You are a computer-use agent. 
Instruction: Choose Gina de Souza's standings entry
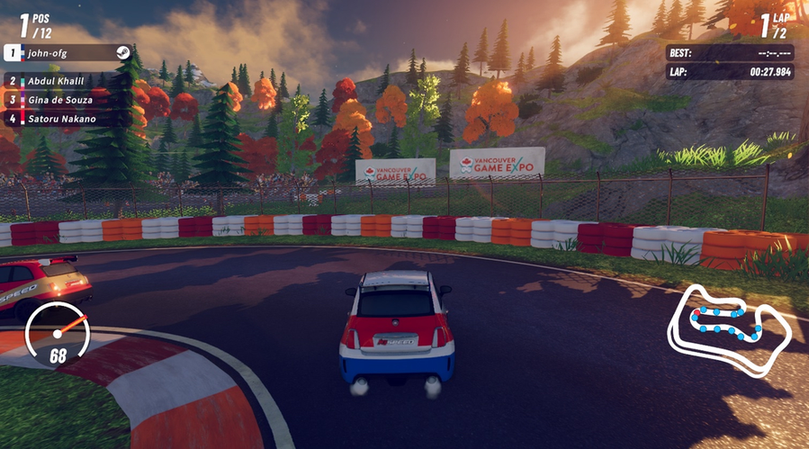point(66,100)
